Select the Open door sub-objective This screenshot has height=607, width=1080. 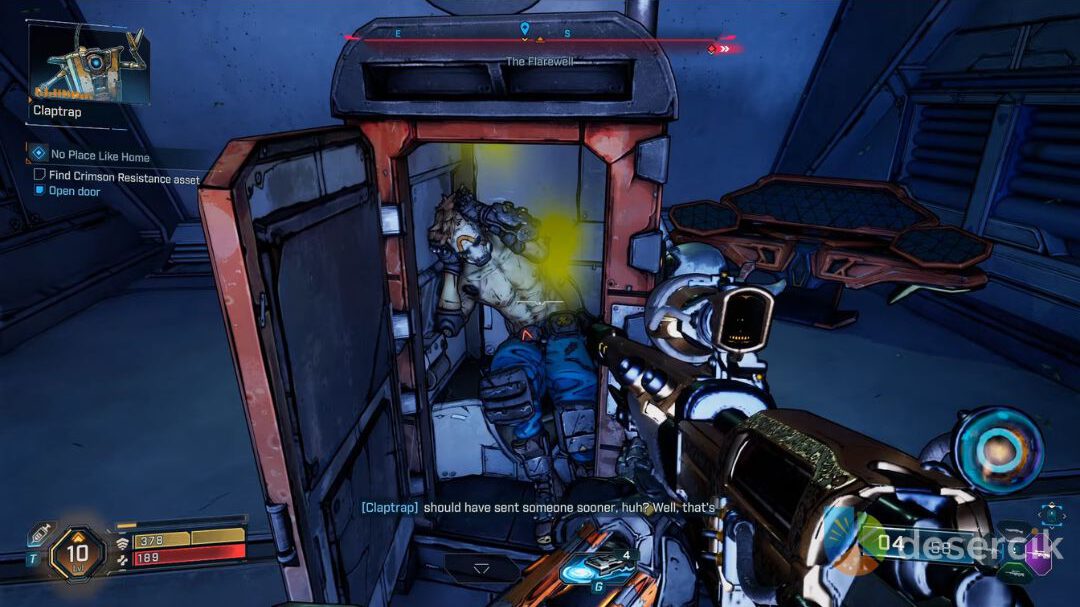click(75, 191)
